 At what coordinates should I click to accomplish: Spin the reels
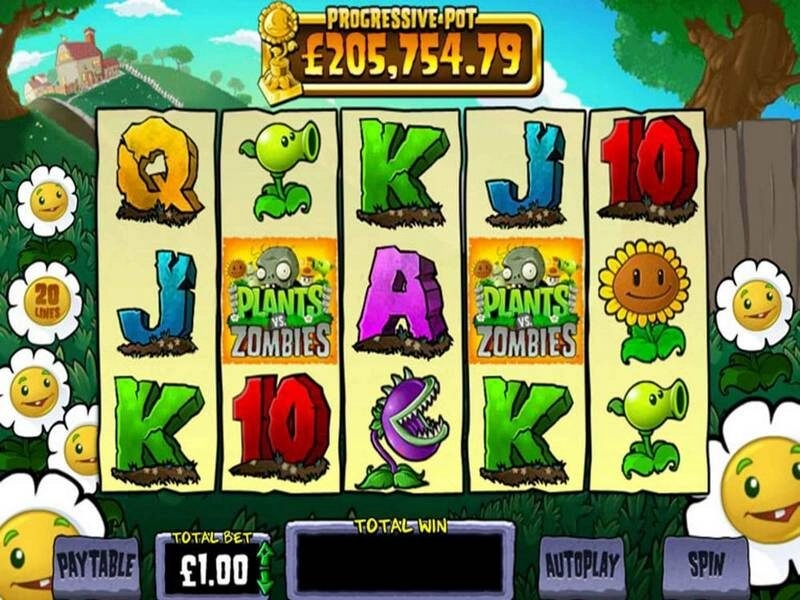pyautogui.click(x=706, y=563)
